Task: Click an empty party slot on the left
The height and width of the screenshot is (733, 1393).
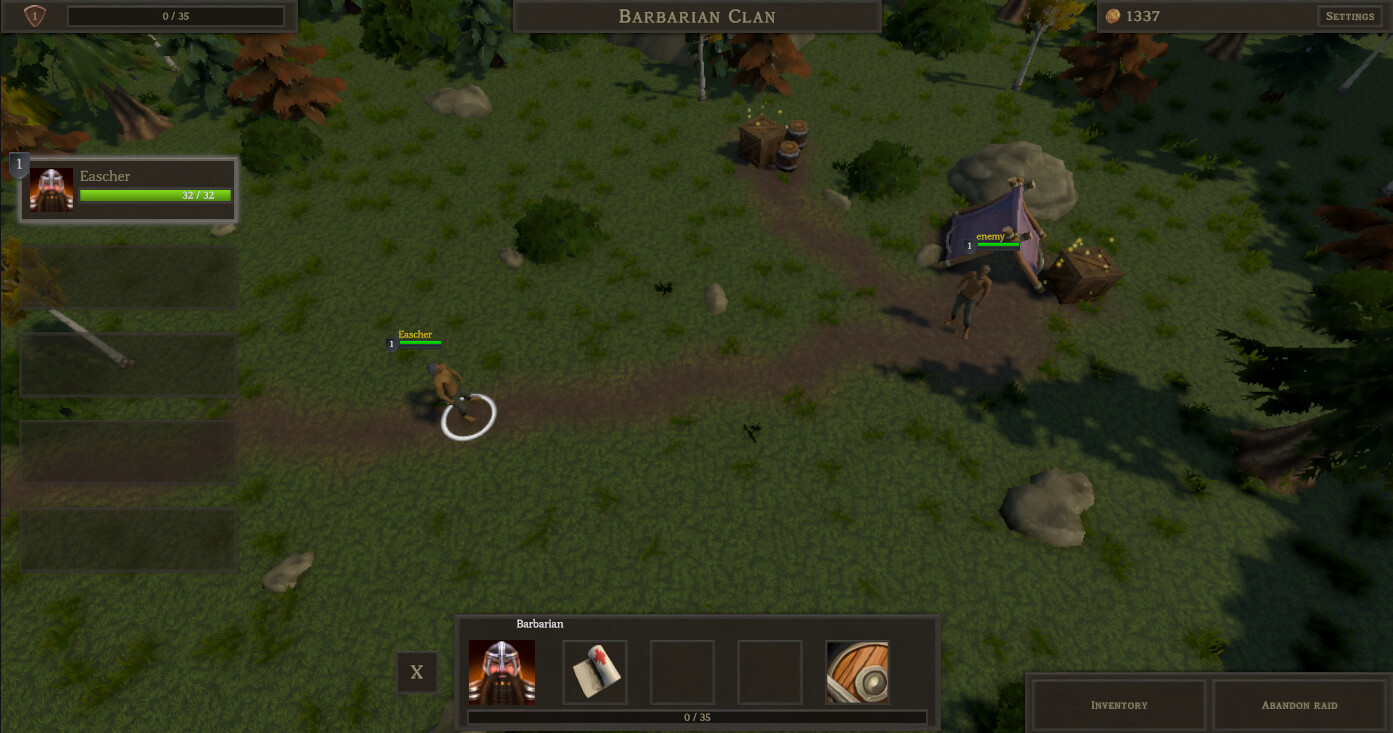Action: pos(128,276)
